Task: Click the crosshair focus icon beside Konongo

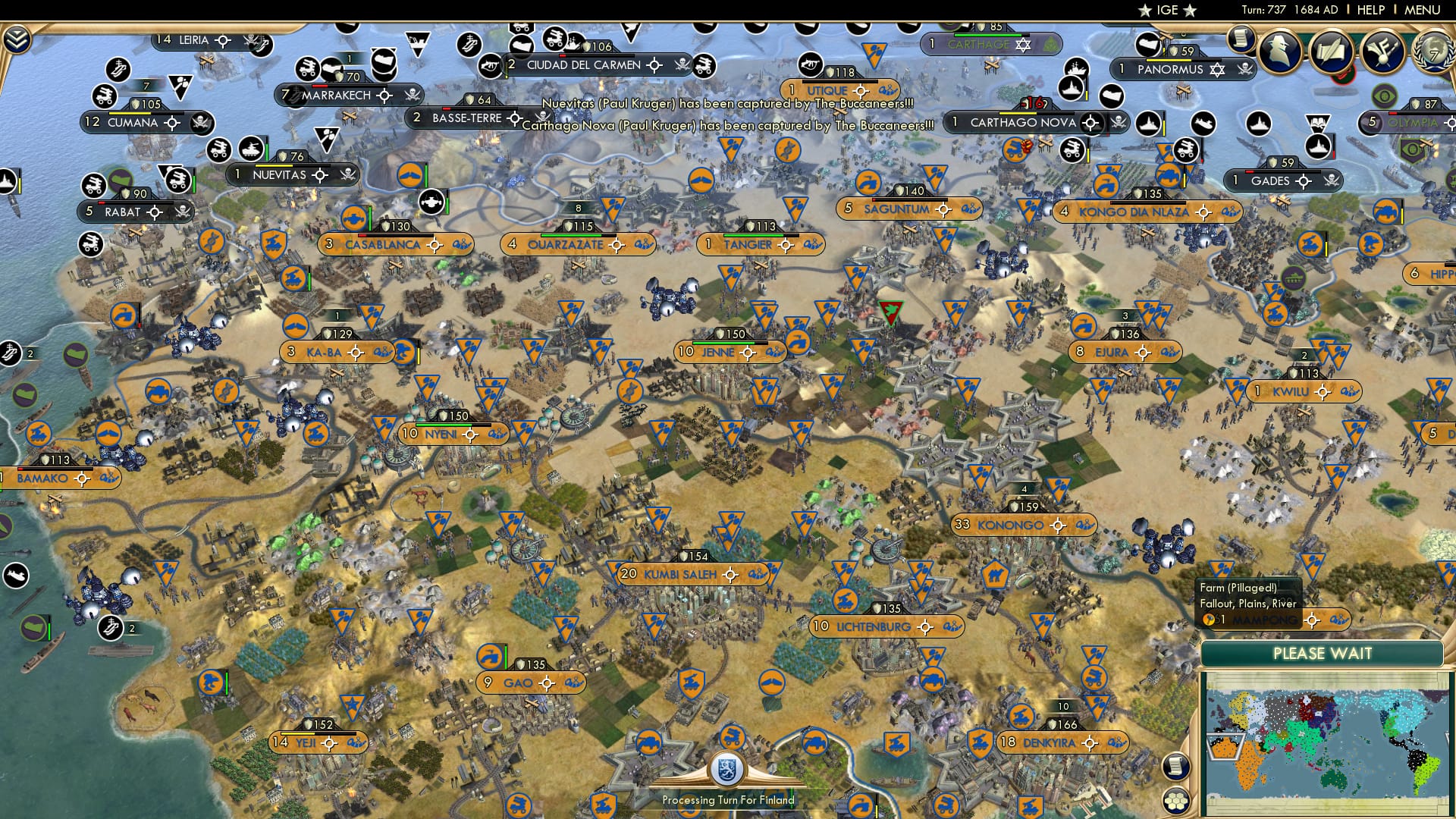Action: [x=1058, y=526]
